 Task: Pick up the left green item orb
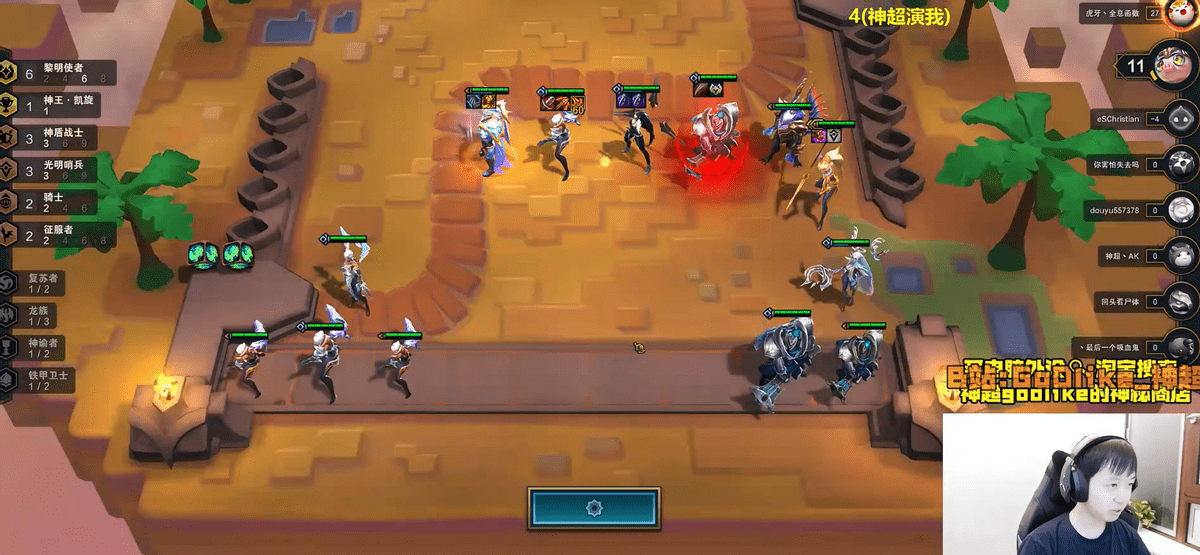[201, 255]
